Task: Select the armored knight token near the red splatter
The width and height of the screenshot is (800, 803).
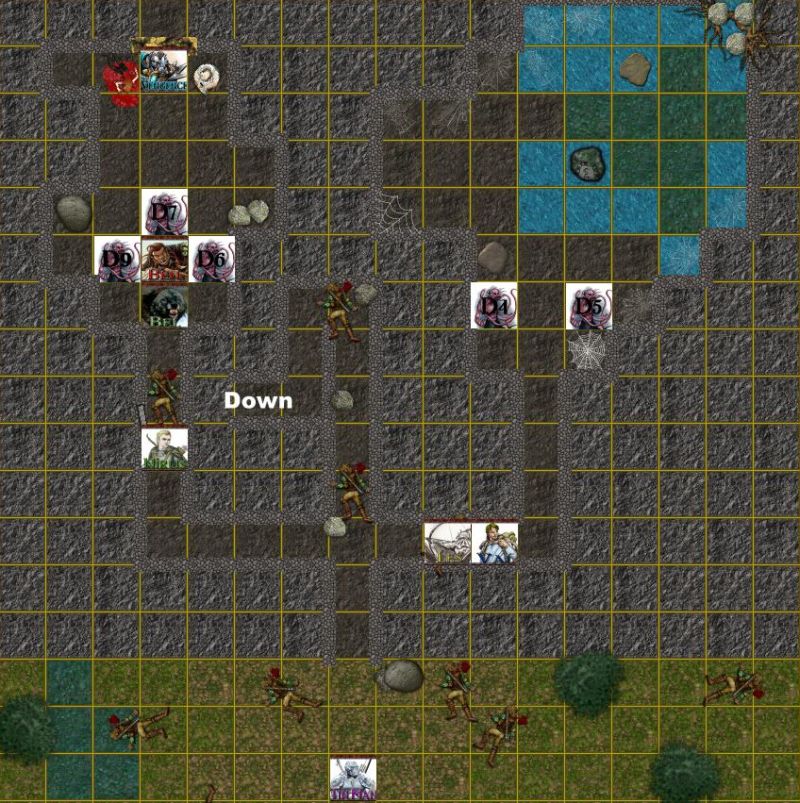Action: [x=164, y=70]
